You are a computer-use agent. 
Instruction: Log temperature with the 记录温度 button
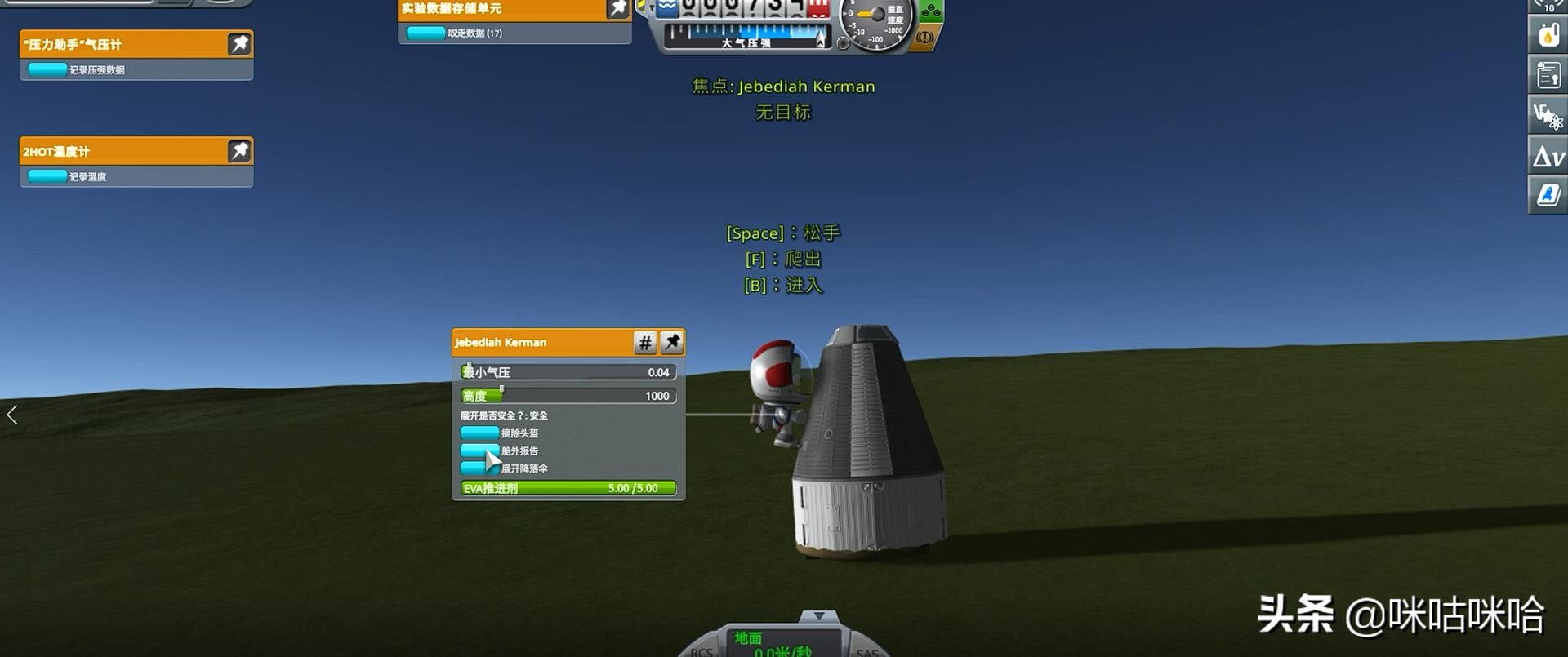(x=47, y=176)
